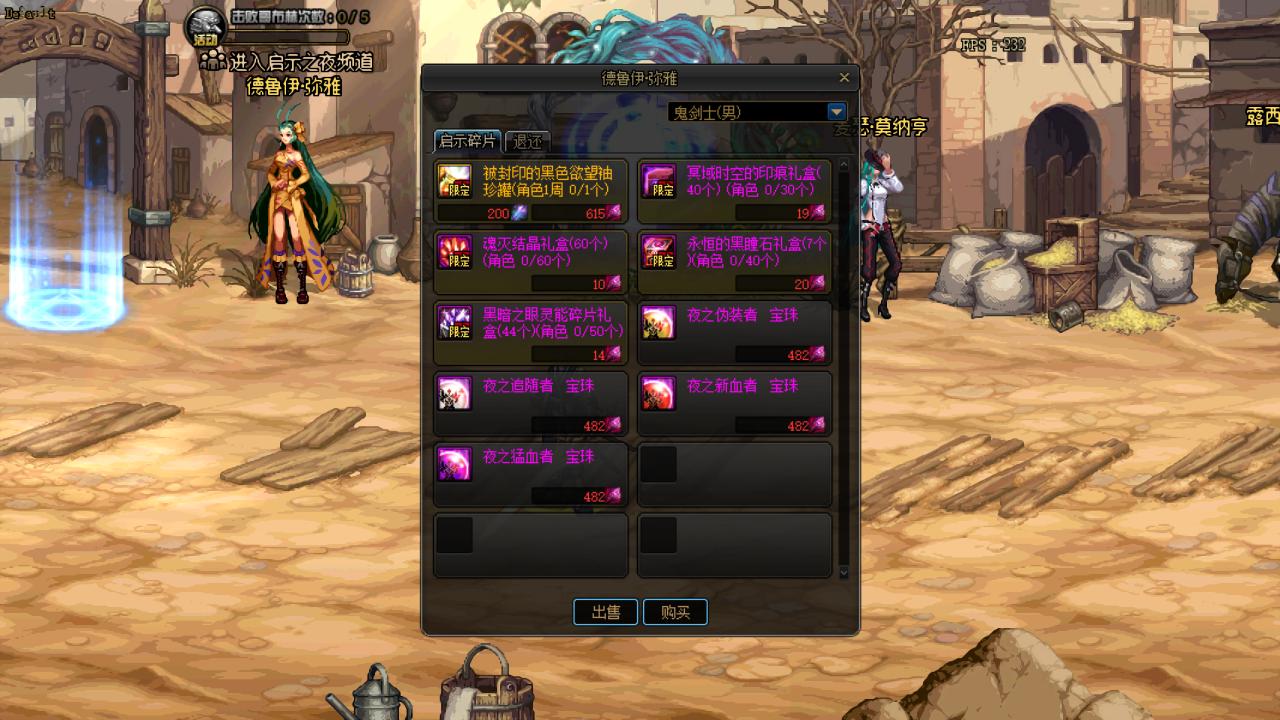Switch to the 退还 tab
This screenshot has height=720, width=1280.
point(527,141)
